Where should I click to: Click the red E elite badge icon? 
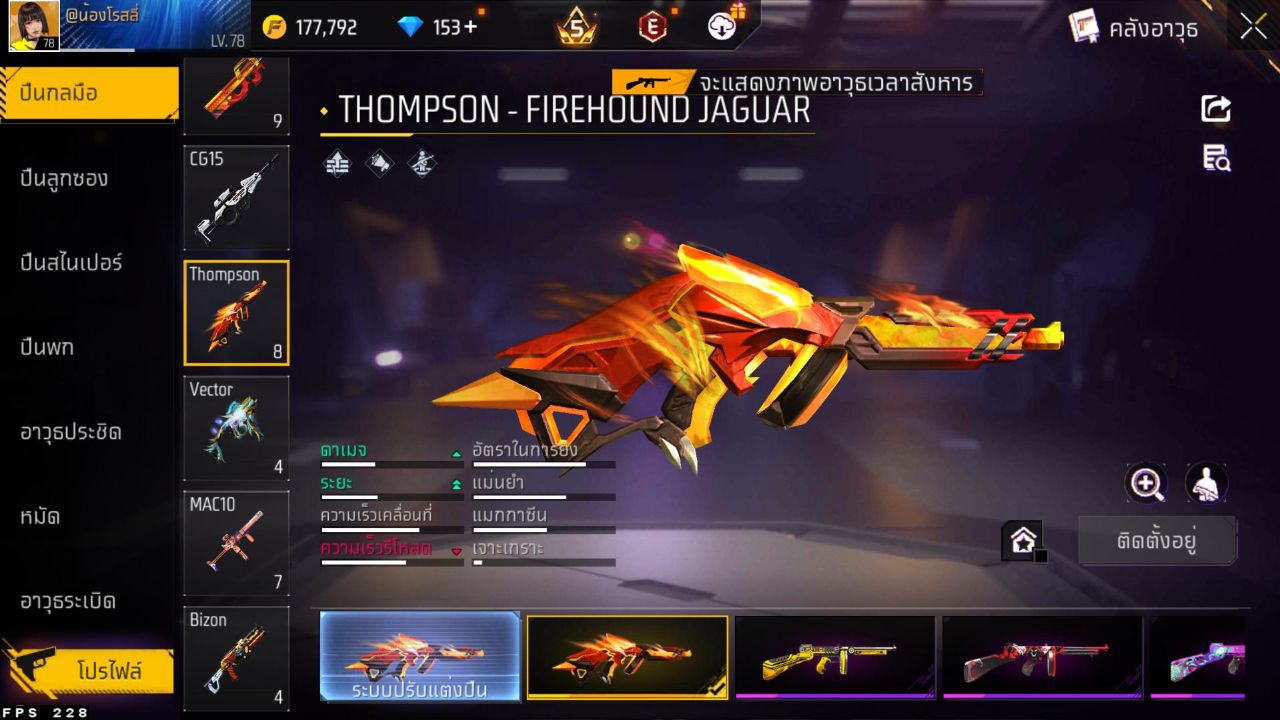[x=652, y=27]
